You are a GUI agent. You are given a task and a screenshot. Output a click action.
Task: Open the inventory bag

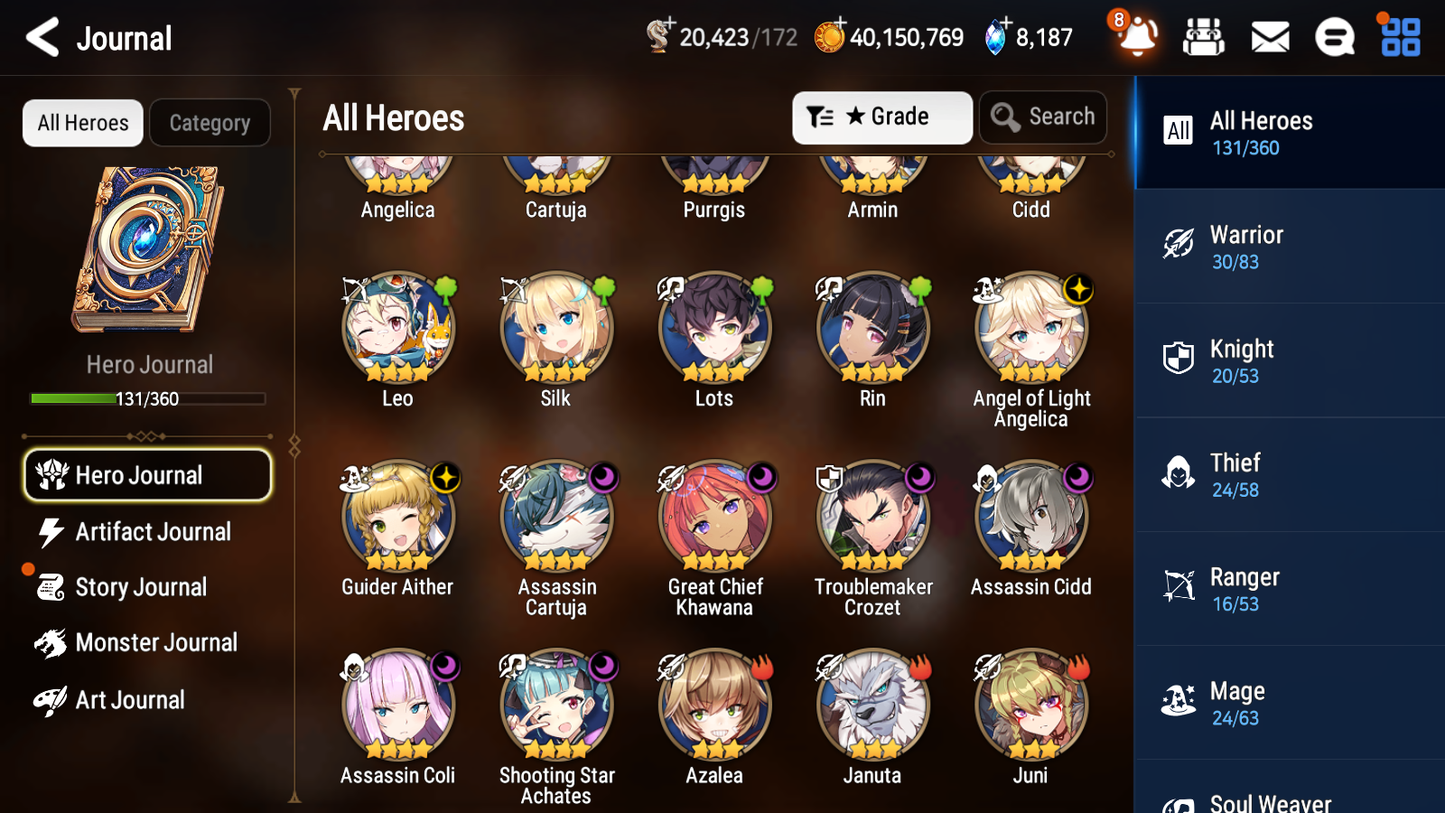(x=1203, y=36)
